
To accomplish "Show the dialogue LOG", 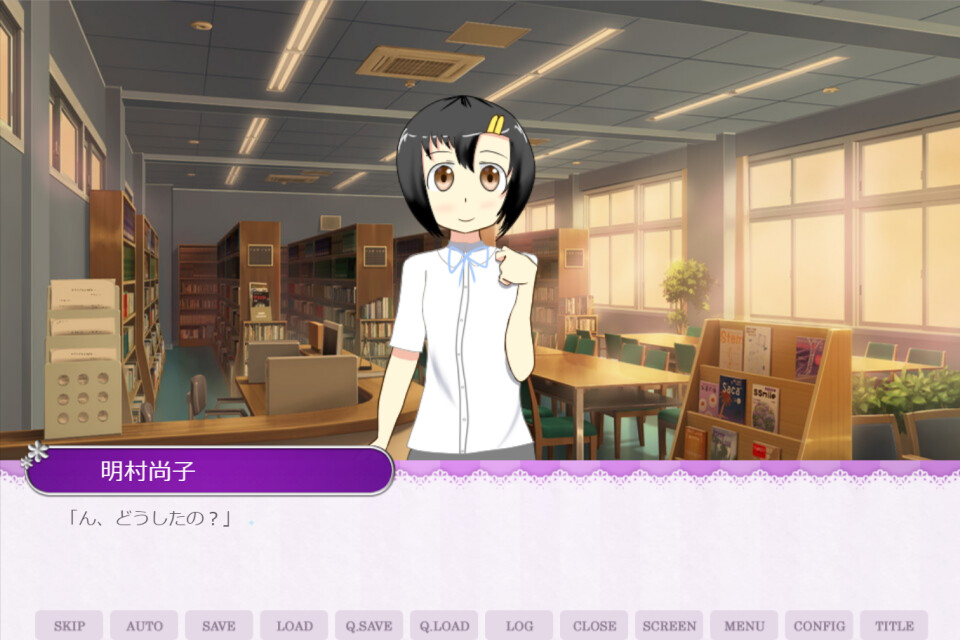I will click(x=519, y=626).
